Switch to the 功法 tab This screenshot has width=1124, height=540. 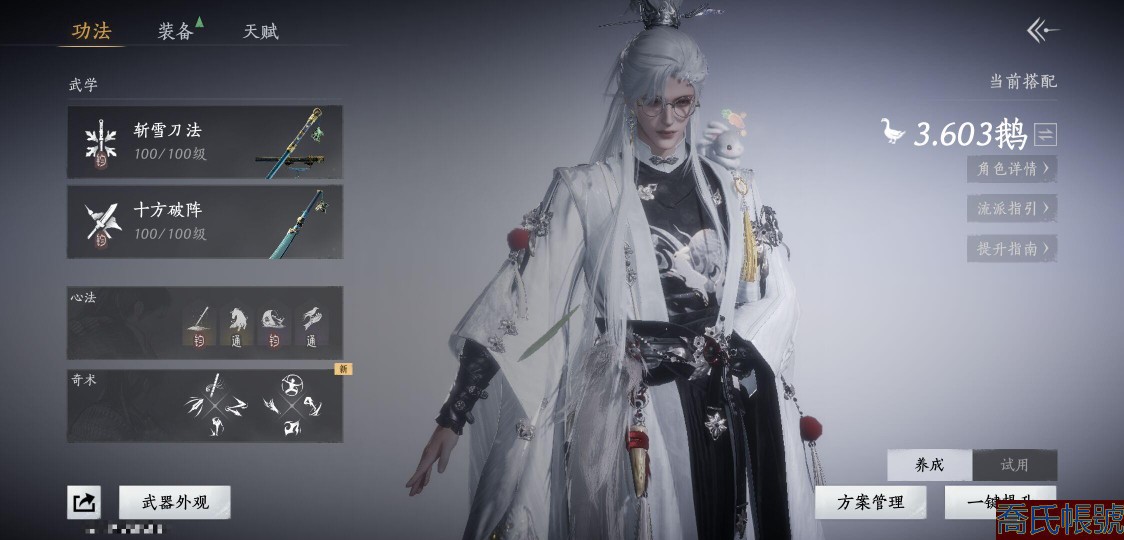[x=91, y=31]
